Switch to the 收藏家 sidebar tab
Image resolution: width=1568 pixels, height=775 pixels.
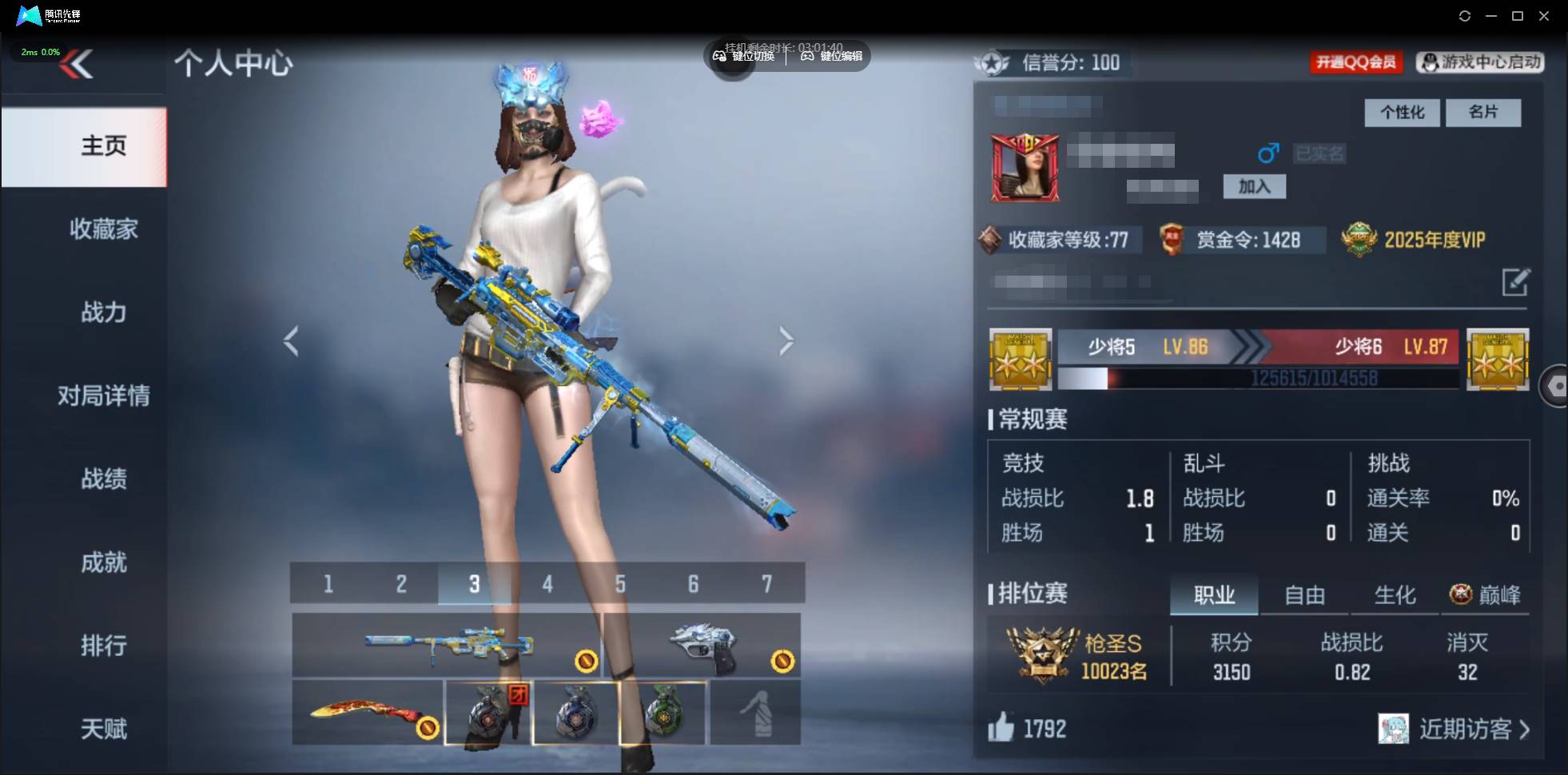pos(103,229)
